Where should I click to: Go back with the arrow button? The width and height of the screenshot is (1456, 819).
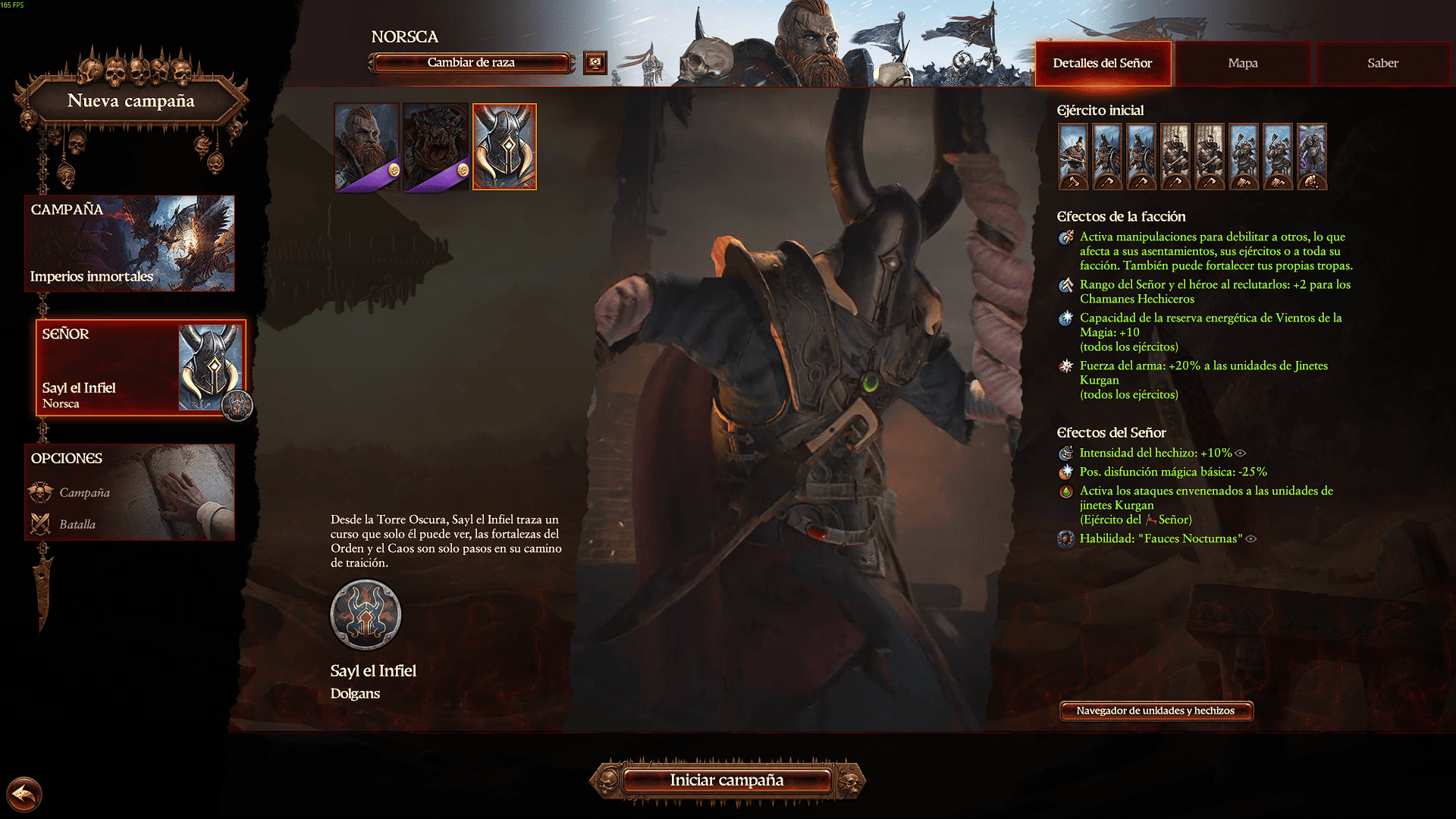pos(24,795)
